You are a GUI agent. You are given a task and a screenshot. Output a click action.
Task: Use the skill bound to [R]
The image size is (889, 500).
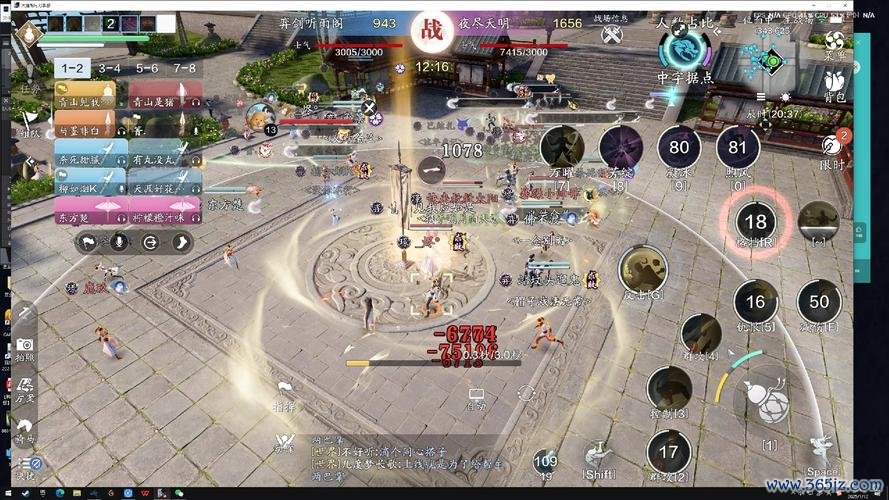click(756, 223)
